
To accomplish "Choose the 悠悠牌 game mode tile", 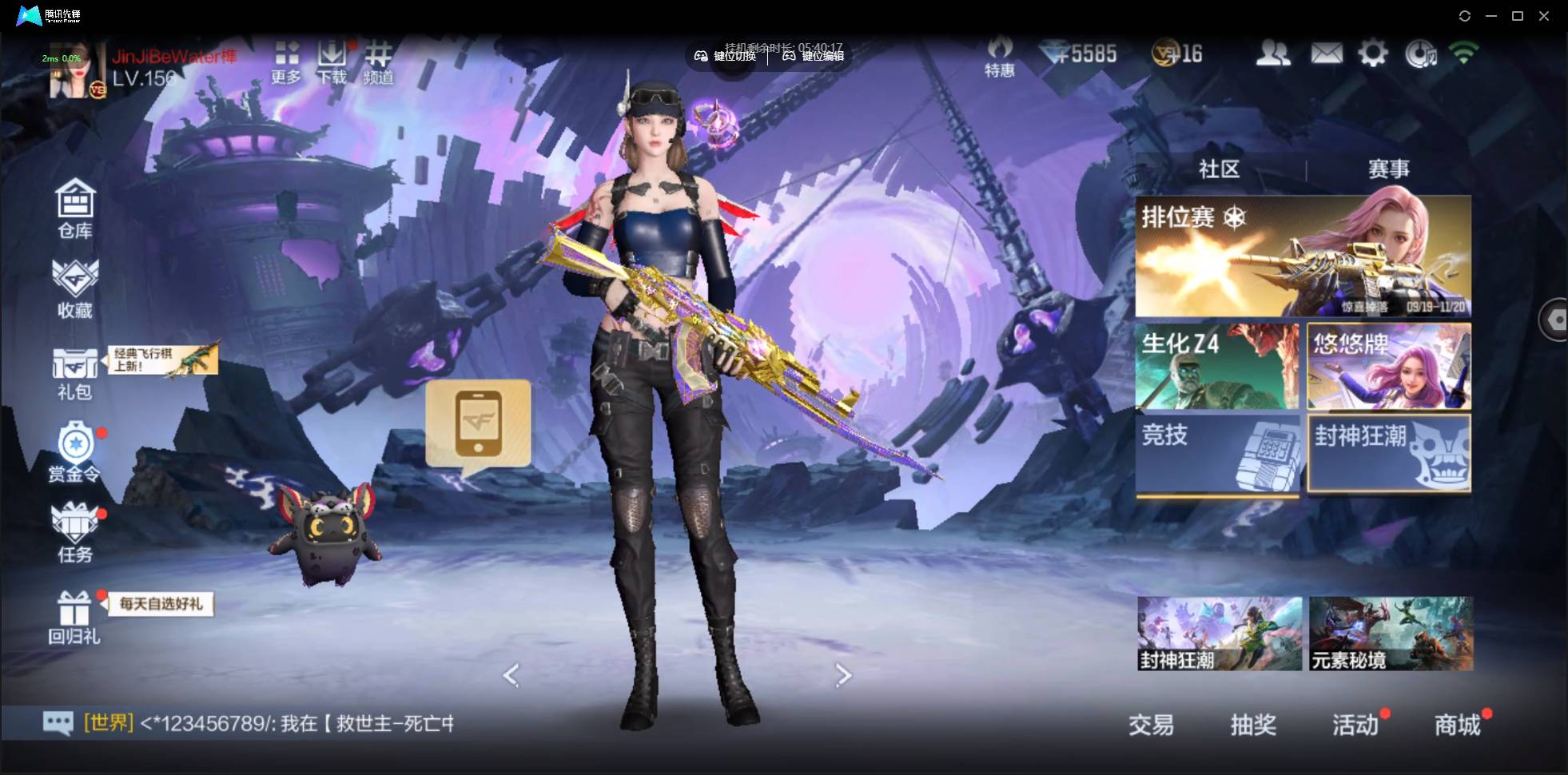I will point(1388,367).
